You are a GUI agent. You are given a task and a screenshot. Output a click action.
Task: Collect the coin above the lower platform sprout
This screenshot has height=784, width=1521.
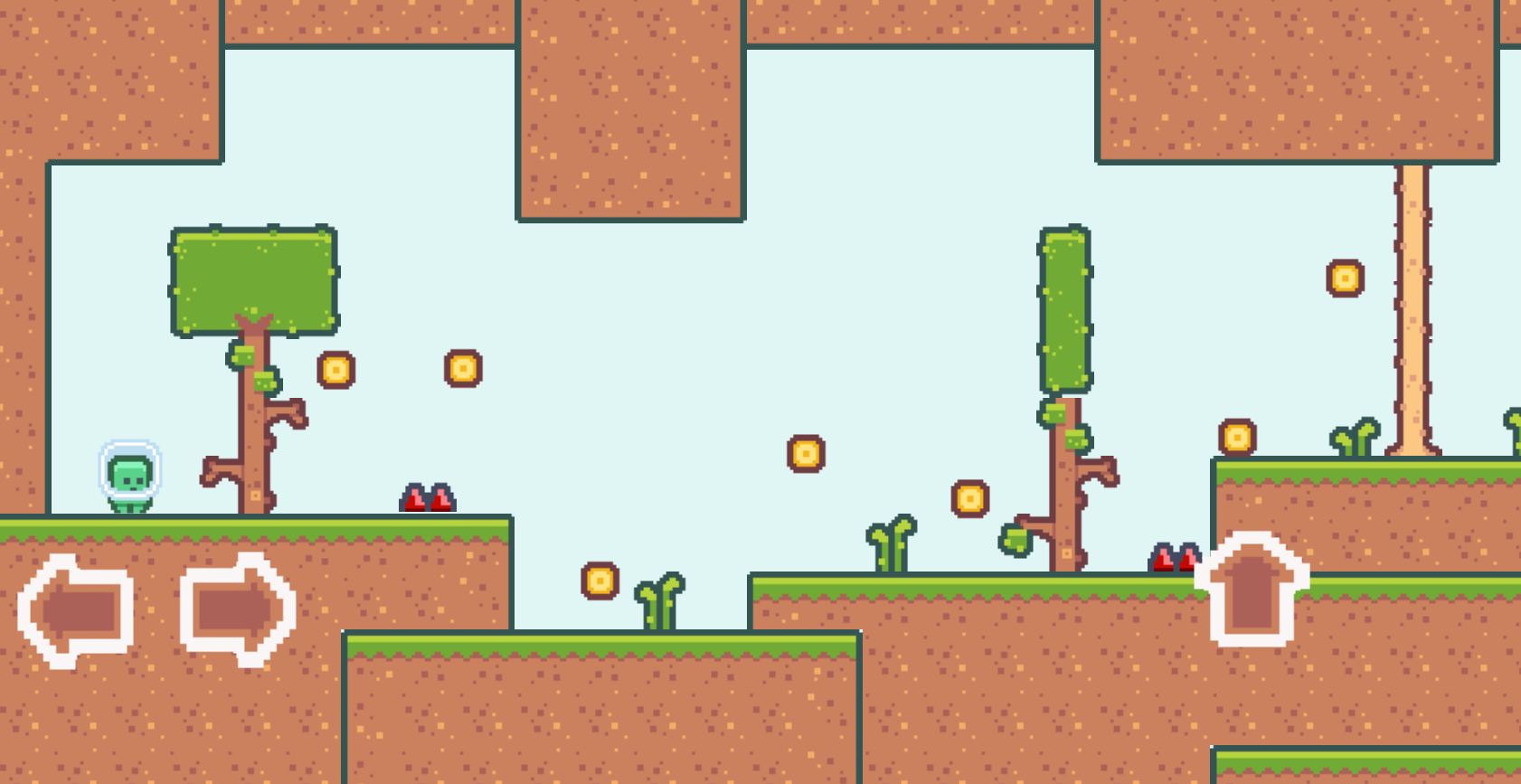[x=600, y=580]
